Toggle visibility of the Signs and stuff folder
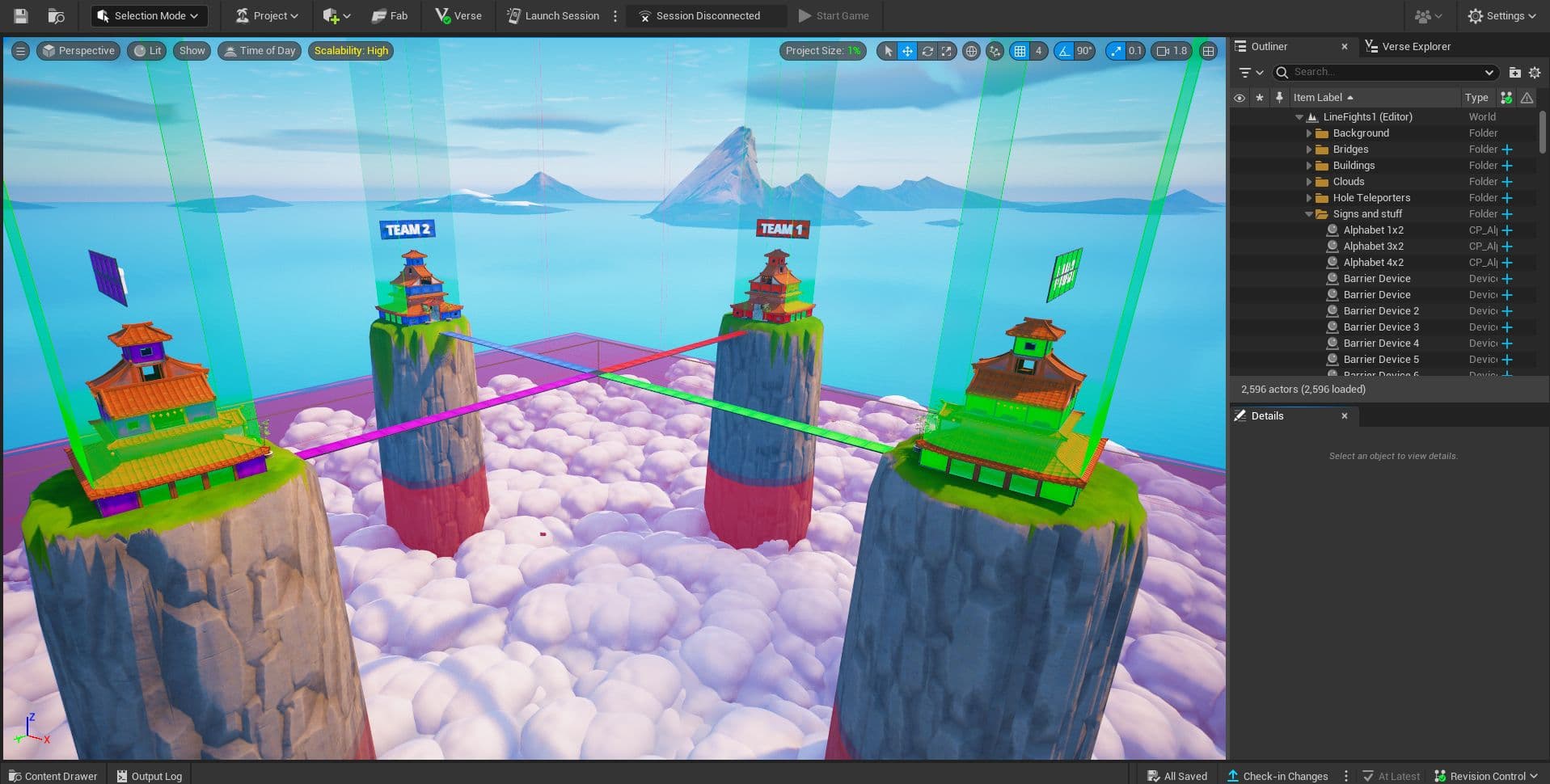 (1240, 214)
